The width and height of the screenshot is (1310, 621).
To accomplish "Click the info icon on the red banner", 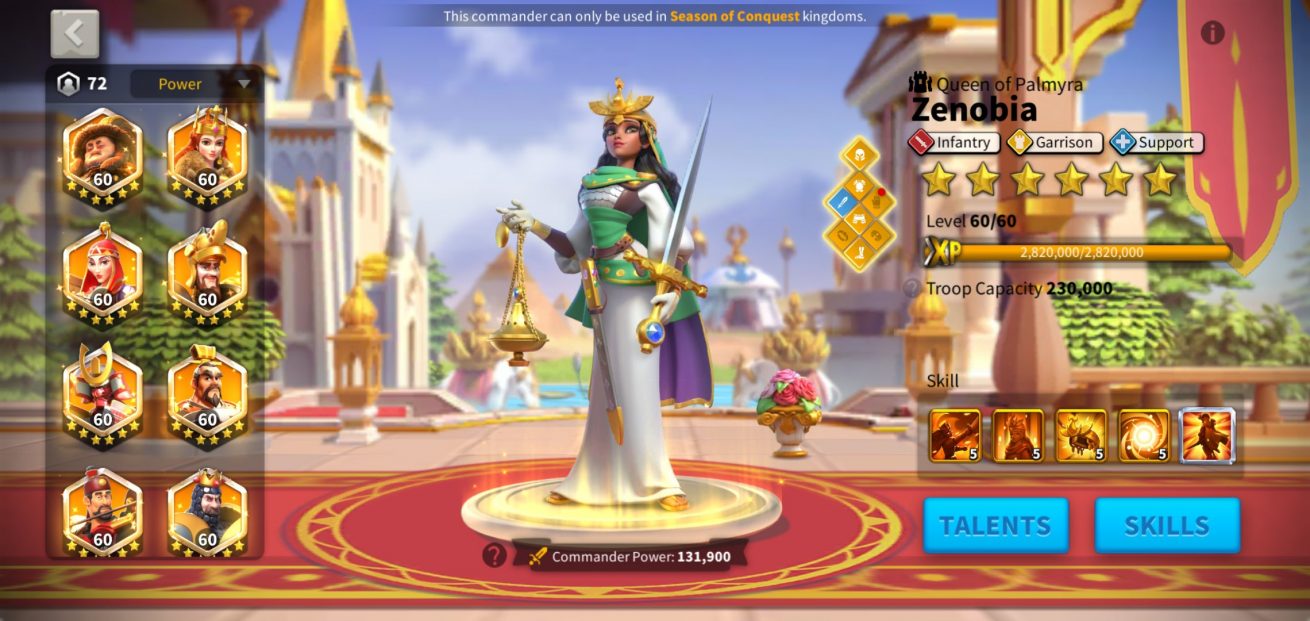I will point(1212,33).
